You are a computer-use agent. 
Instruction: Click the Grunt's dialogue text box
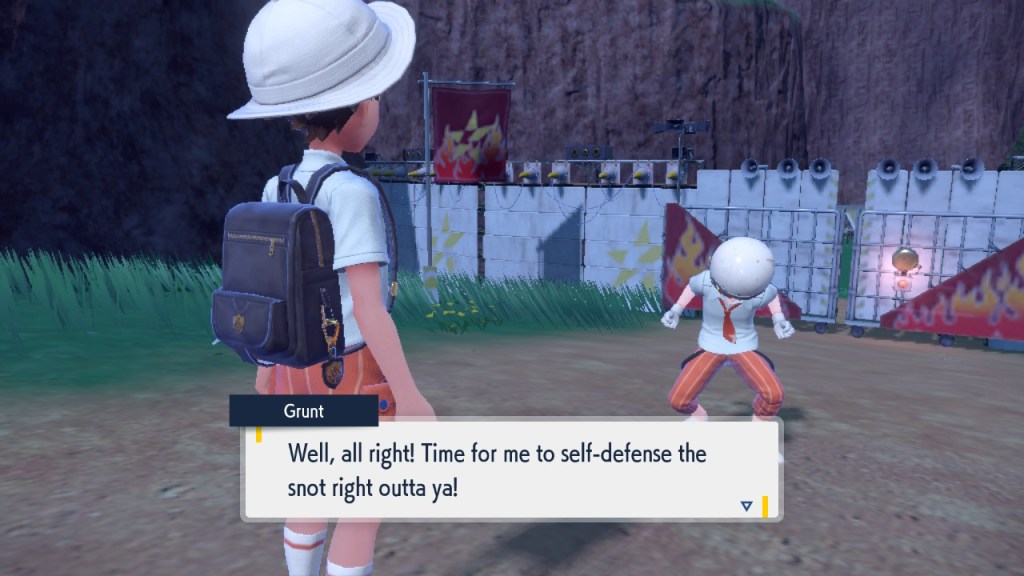[510, 470]
